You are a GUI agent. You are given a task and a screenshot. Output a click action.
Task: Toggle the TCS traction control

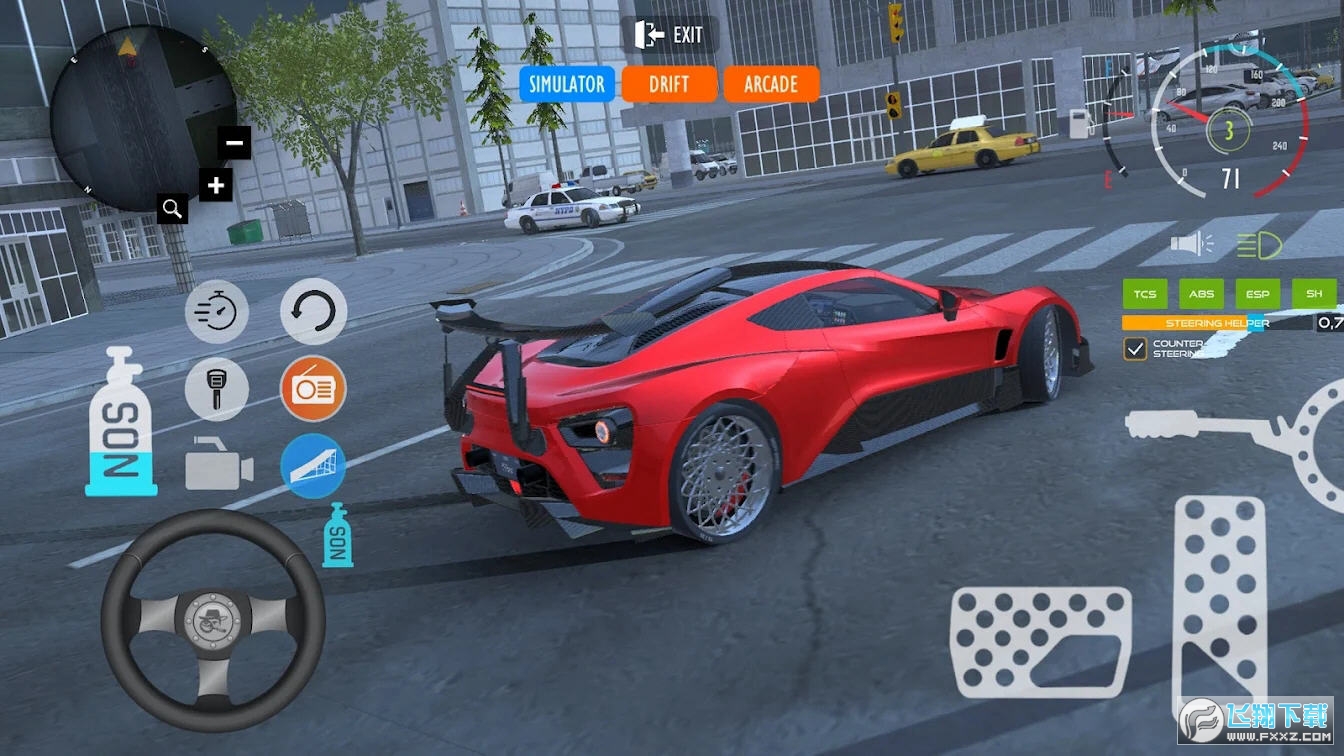(1145, 294)
